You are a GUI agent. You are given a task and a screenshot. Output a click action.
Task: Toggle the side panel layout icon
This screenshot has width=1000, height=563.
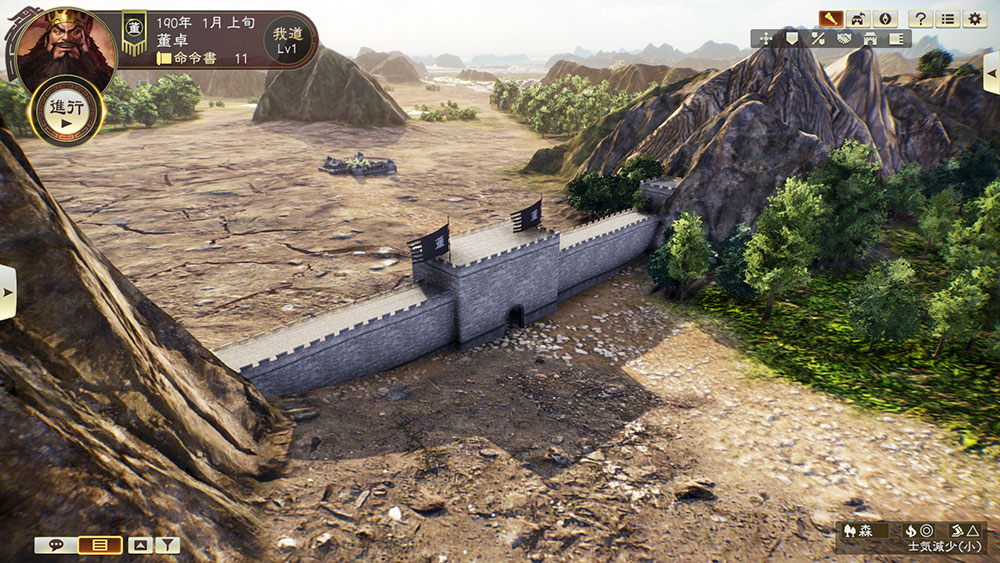[x=896, y=39]
